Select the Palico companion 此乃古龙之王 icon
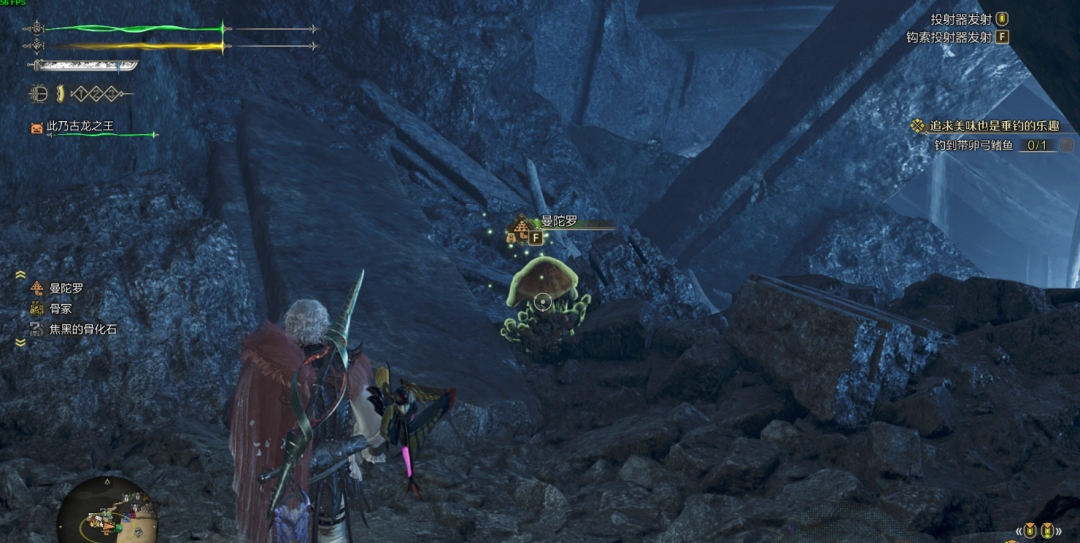Viewport: 1080px width, 543px height. click(x=37, y=127)
